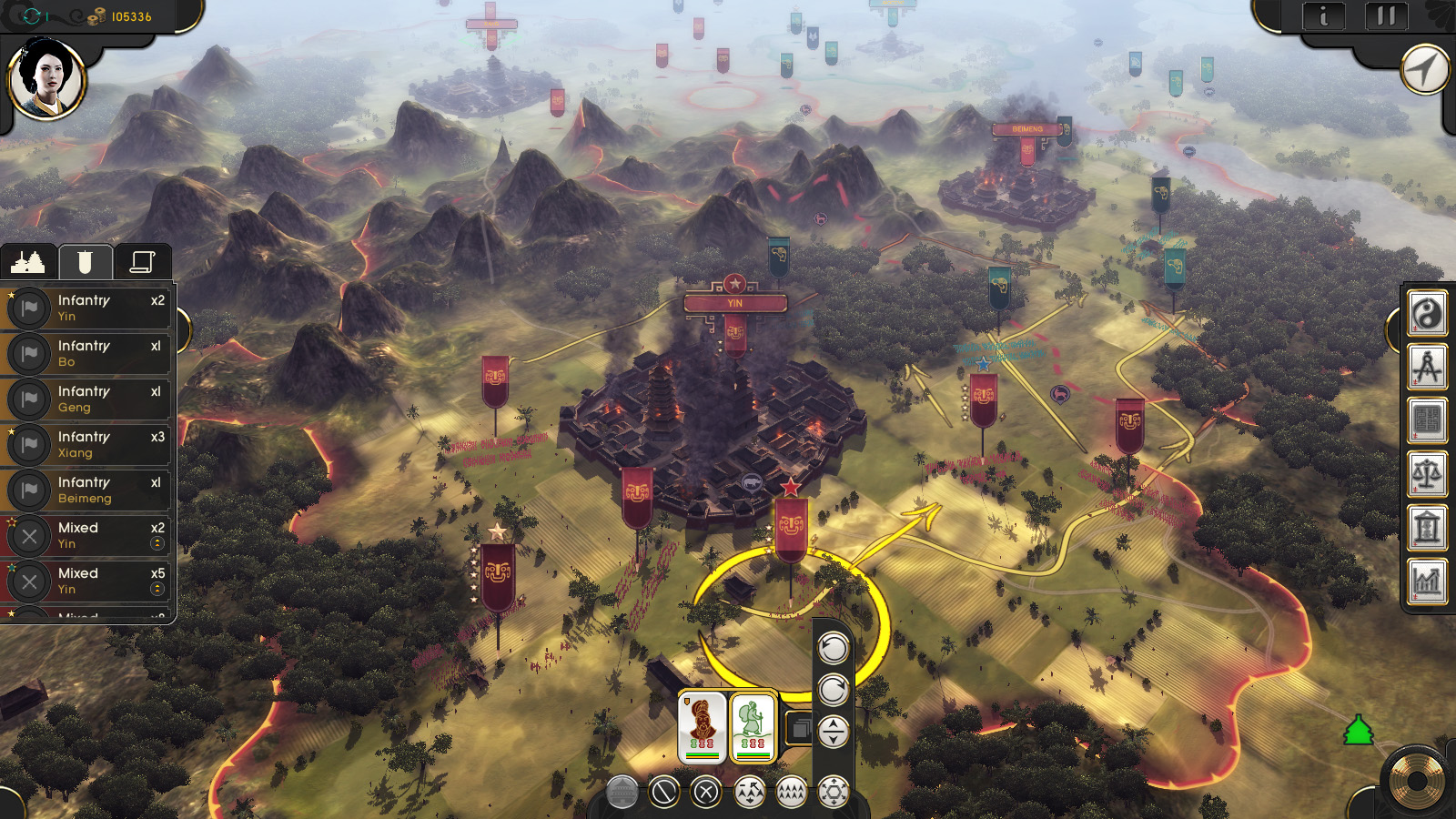Screen dimensions: 1456x819
Task: Expand the stepper on Mixed Yin x2 entry
Action: 155,544
